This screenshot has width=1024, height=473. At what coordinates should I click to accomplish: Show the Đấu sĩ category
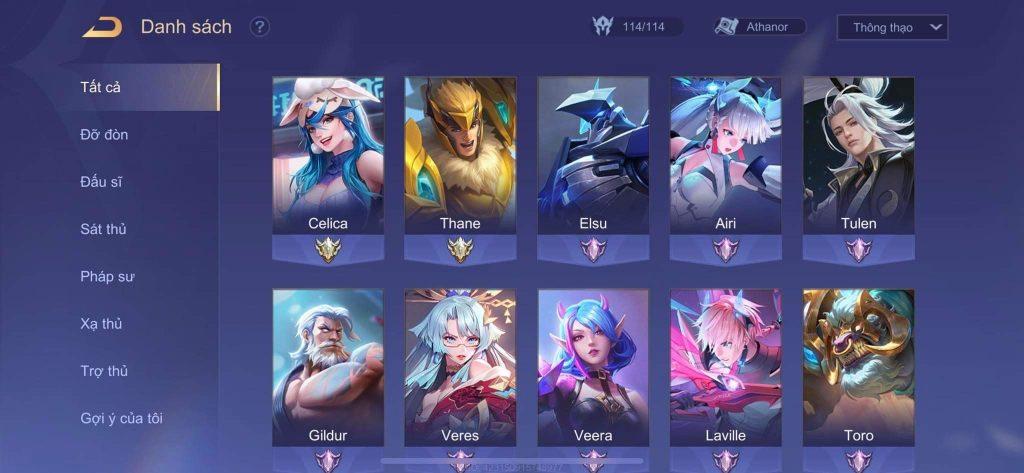(x=101, y=182)
